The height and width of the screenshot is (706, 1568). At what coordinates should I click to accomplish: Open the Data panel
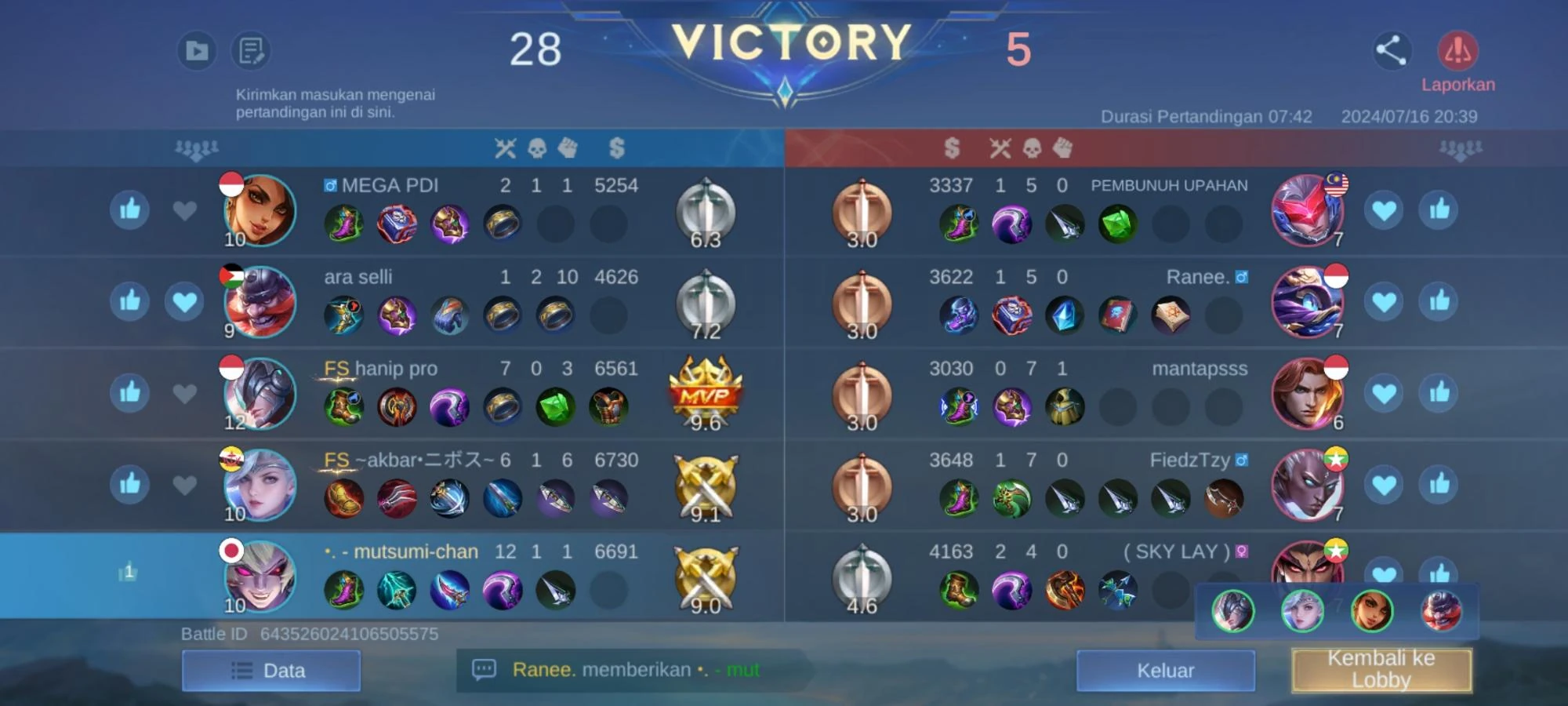[x=271, y=671]
